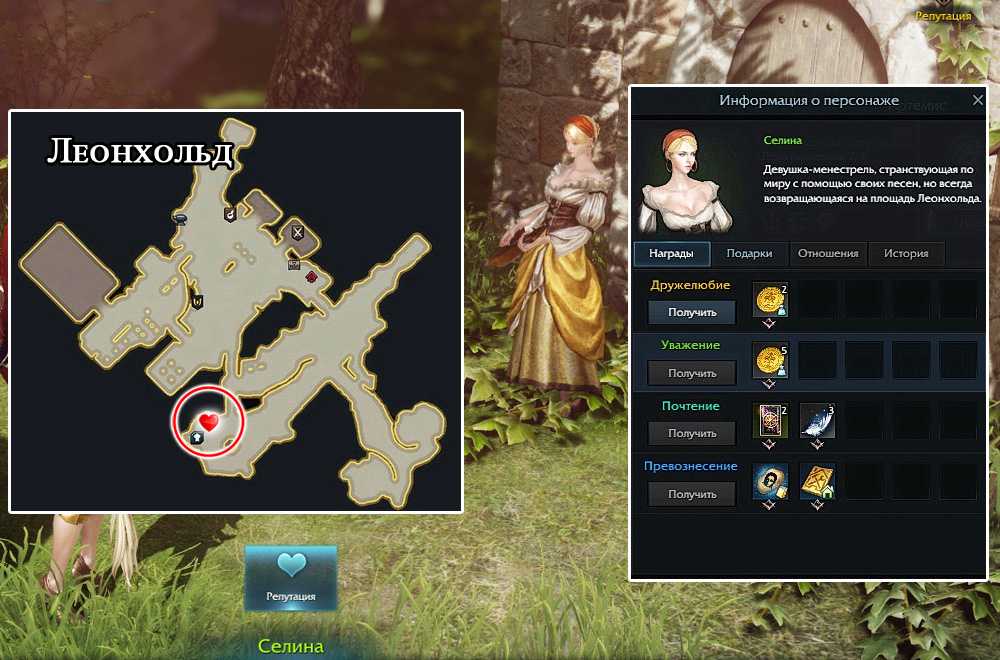
Task: Collect the Почтение tier reward
Action: 692,433
